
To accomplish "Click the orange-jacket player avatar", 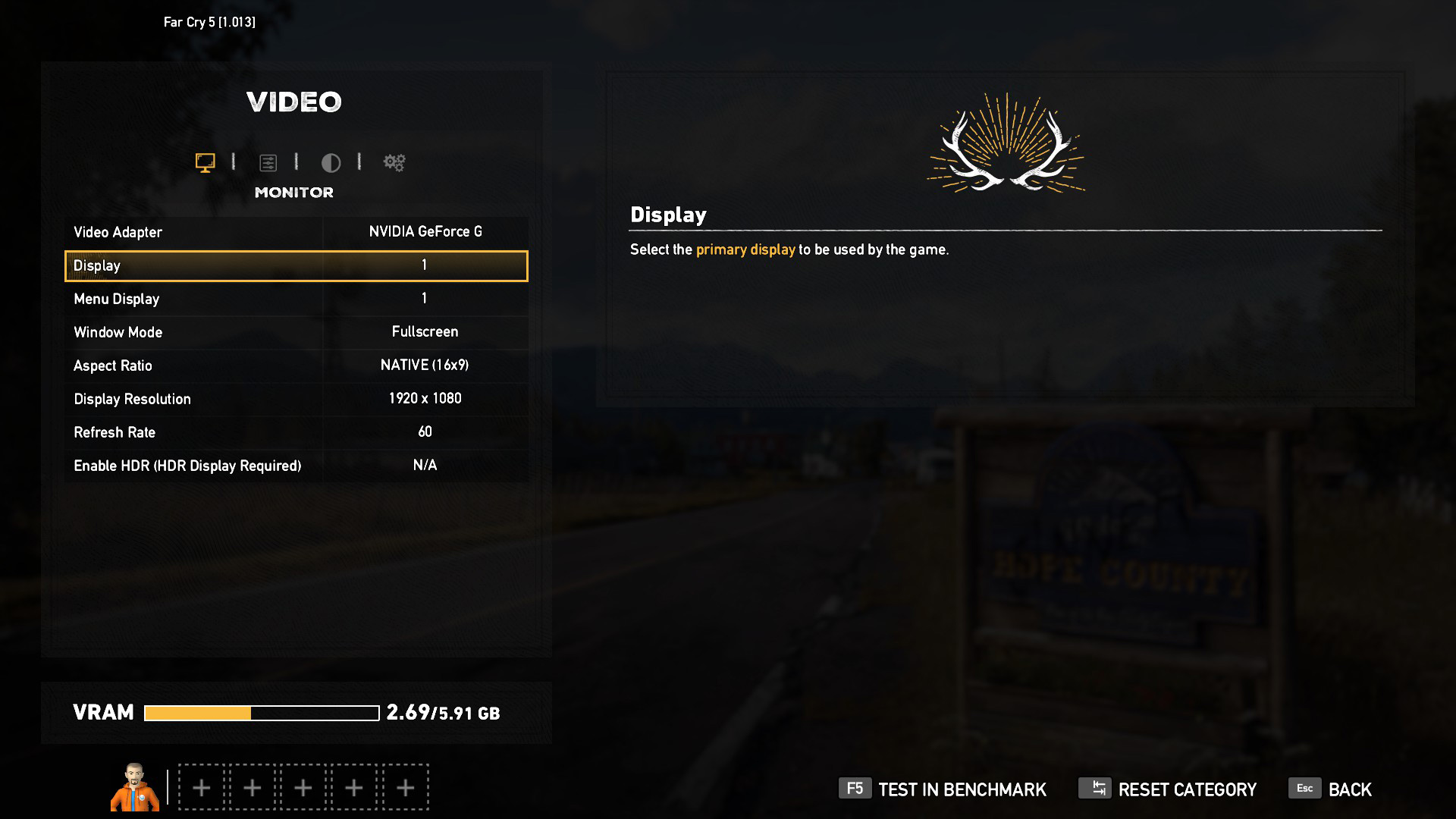I will click(x=135, y=787).
